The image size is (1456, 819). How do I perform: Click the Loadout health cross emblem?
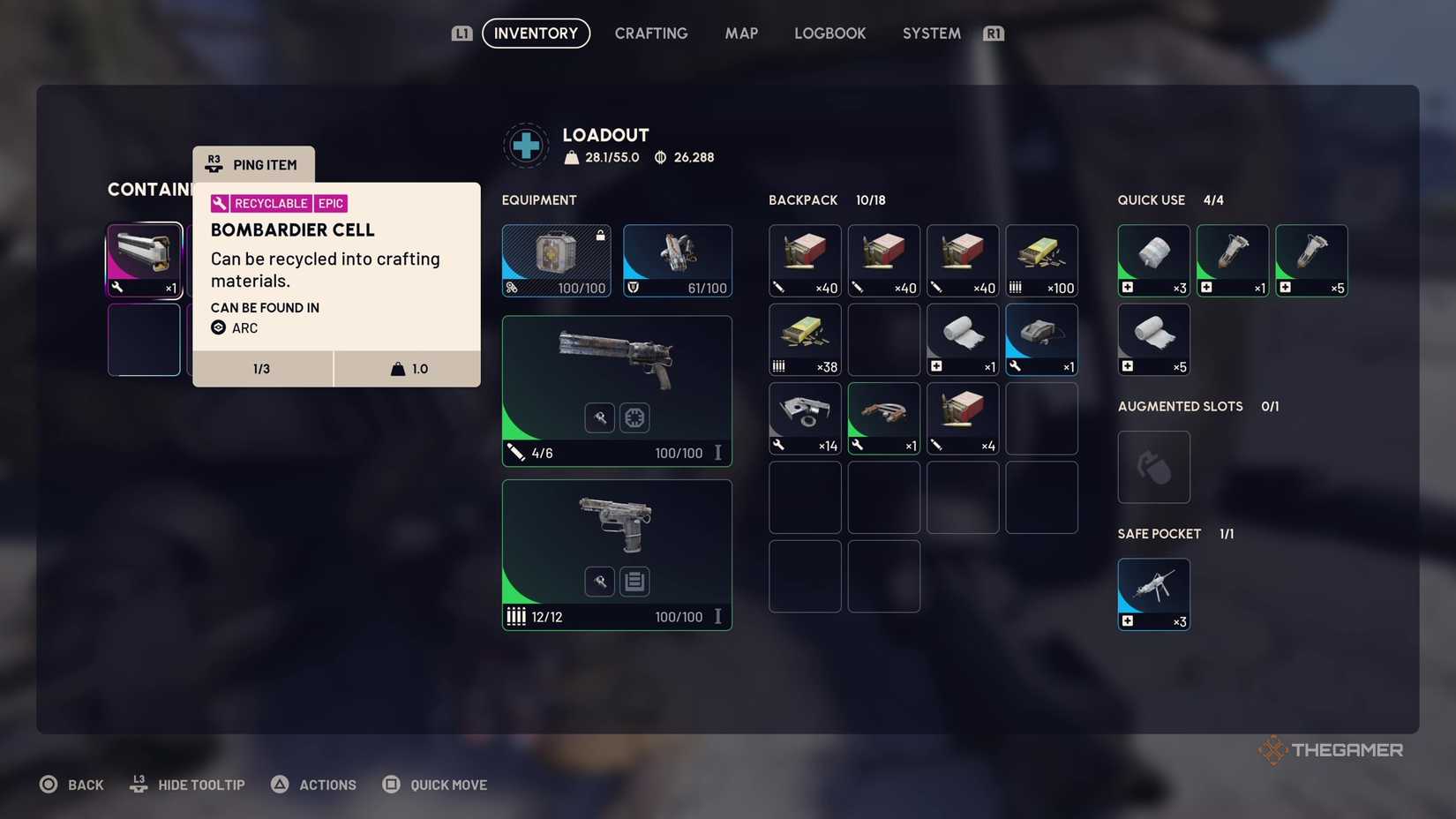pos(526,145)
